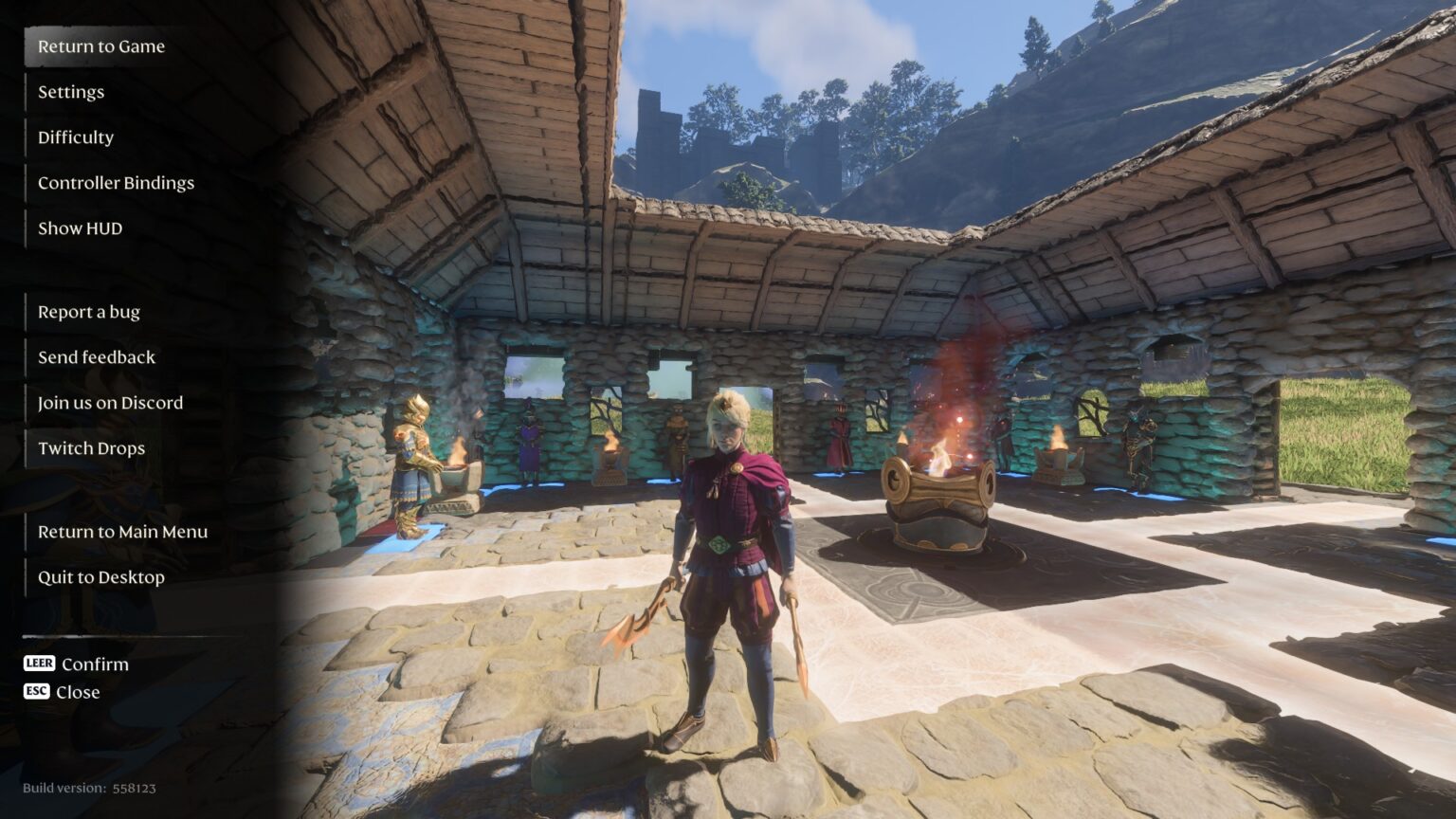Choose Quit to Desktop
Image resolution: width=1456 pixels, height=819 pixels.
tap(101, 577)
